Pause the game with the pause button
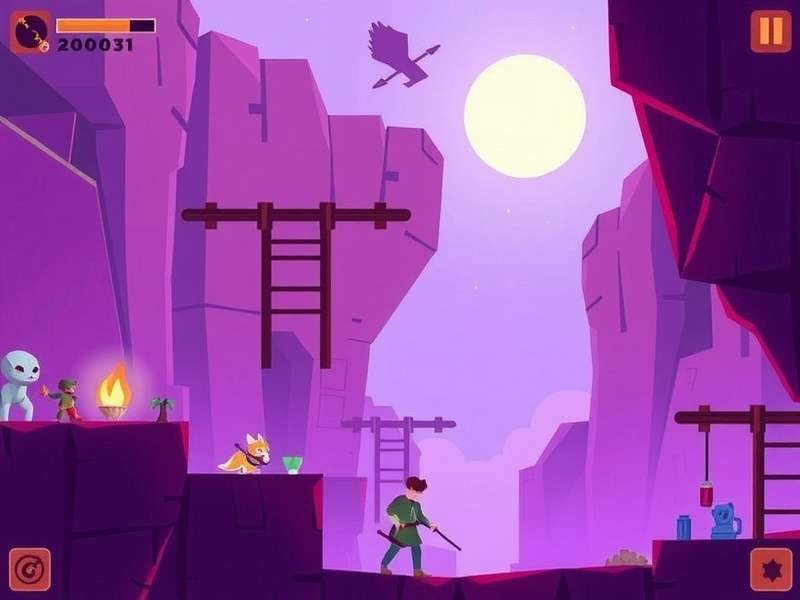This screenshot has width=800, height=600. [x=770, y=31]
